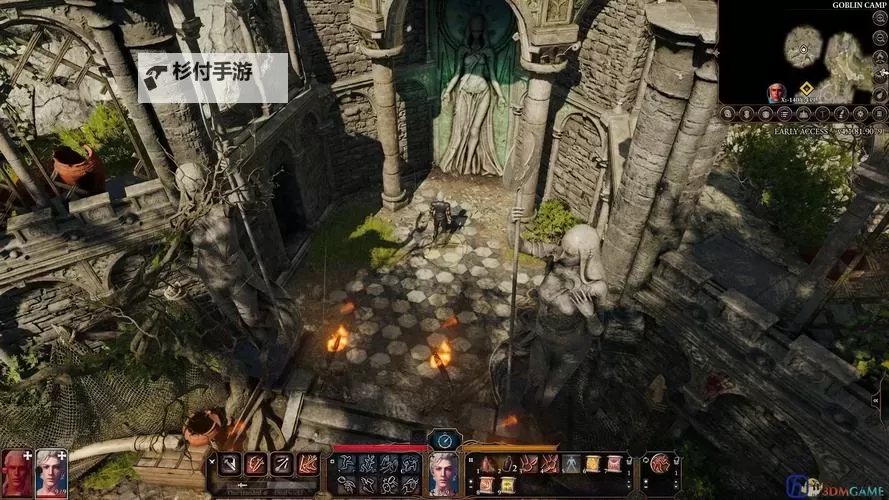Click the active character portrait beside the hotbar
889x500 pixels.
(x=443, y=471)
